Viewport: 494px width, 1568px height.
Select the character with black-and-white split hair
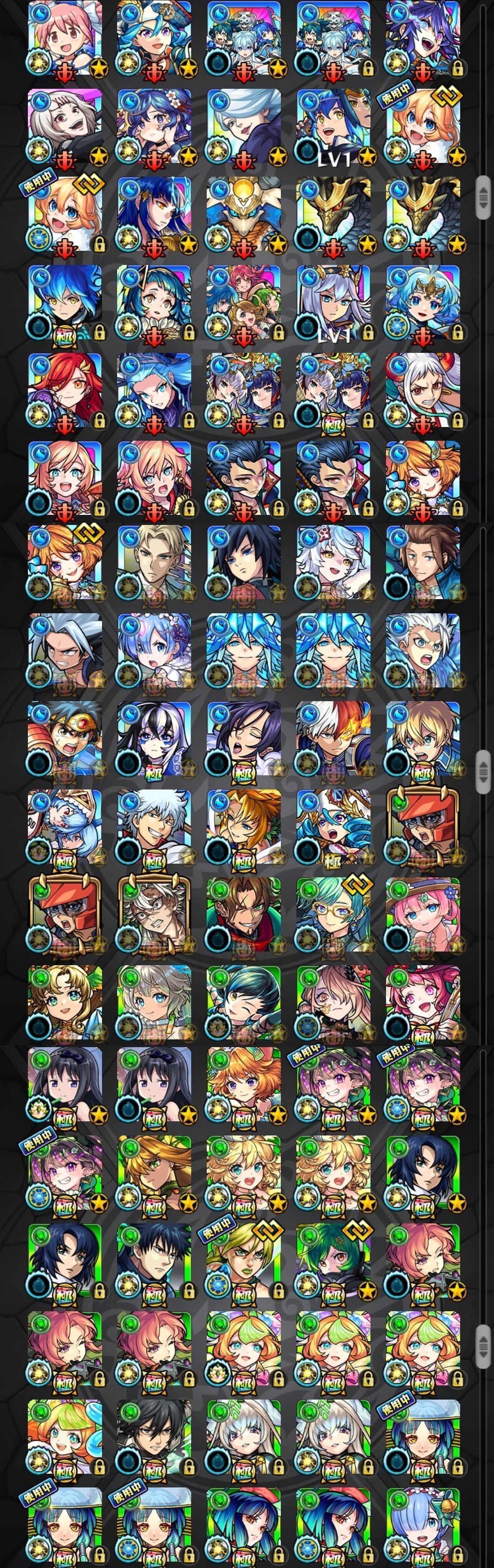pyautogui.click(x=155, y=738)
